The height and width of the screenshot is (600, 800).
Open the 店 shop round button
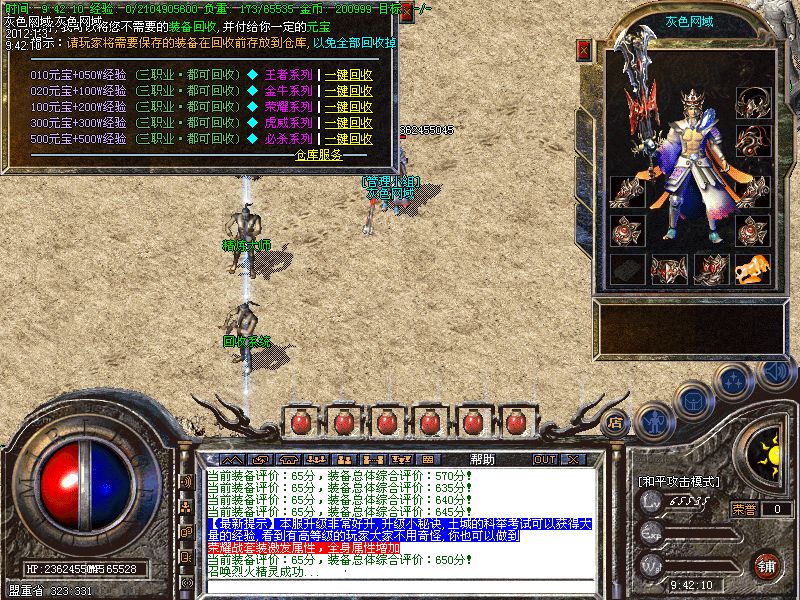616,421
